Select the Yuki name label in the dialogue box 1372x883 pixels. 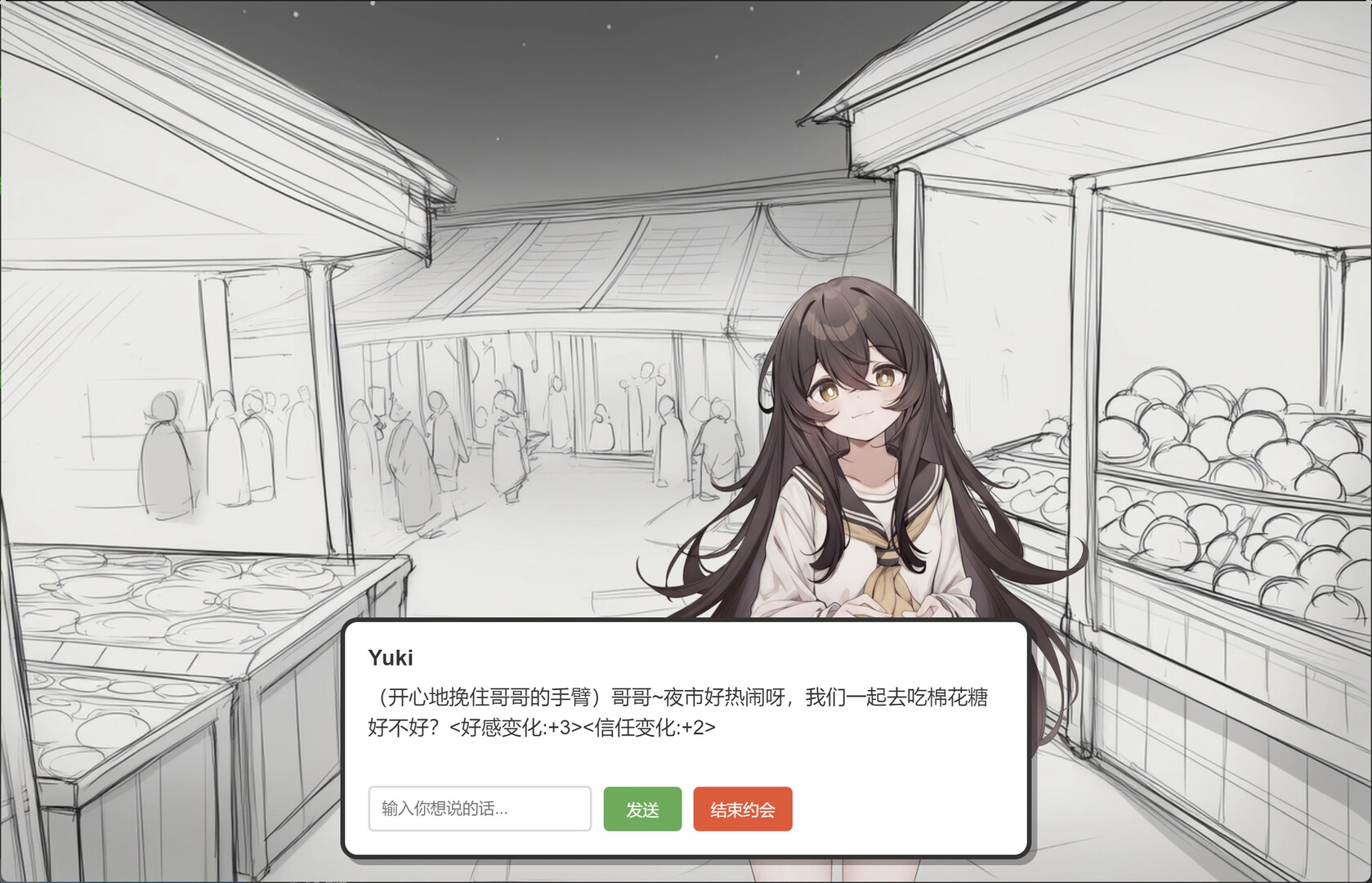click(391, 657)
